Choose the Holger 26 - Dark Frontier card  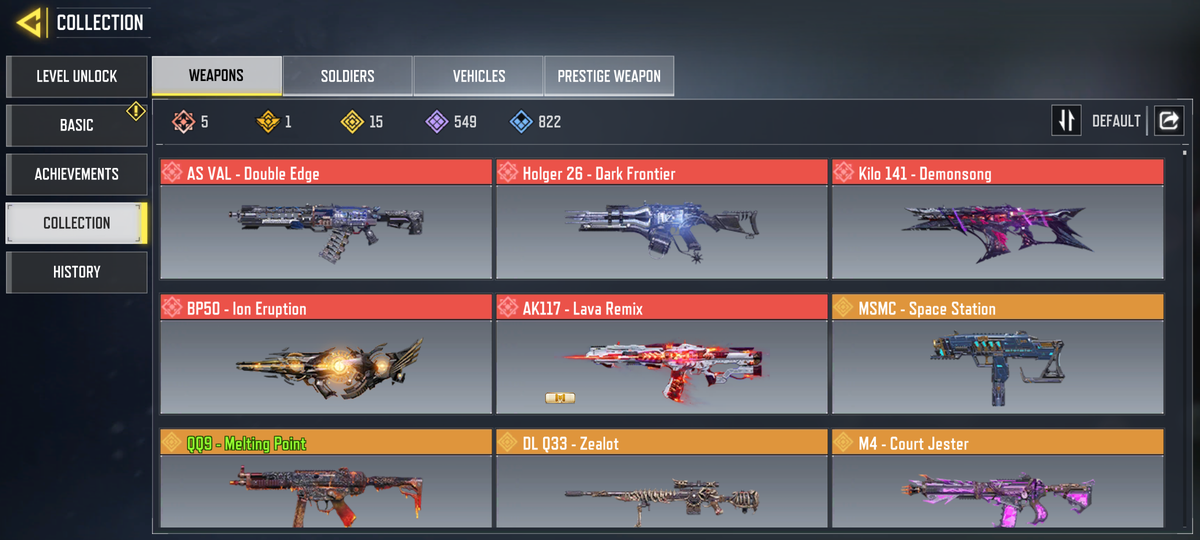(661, 219)
